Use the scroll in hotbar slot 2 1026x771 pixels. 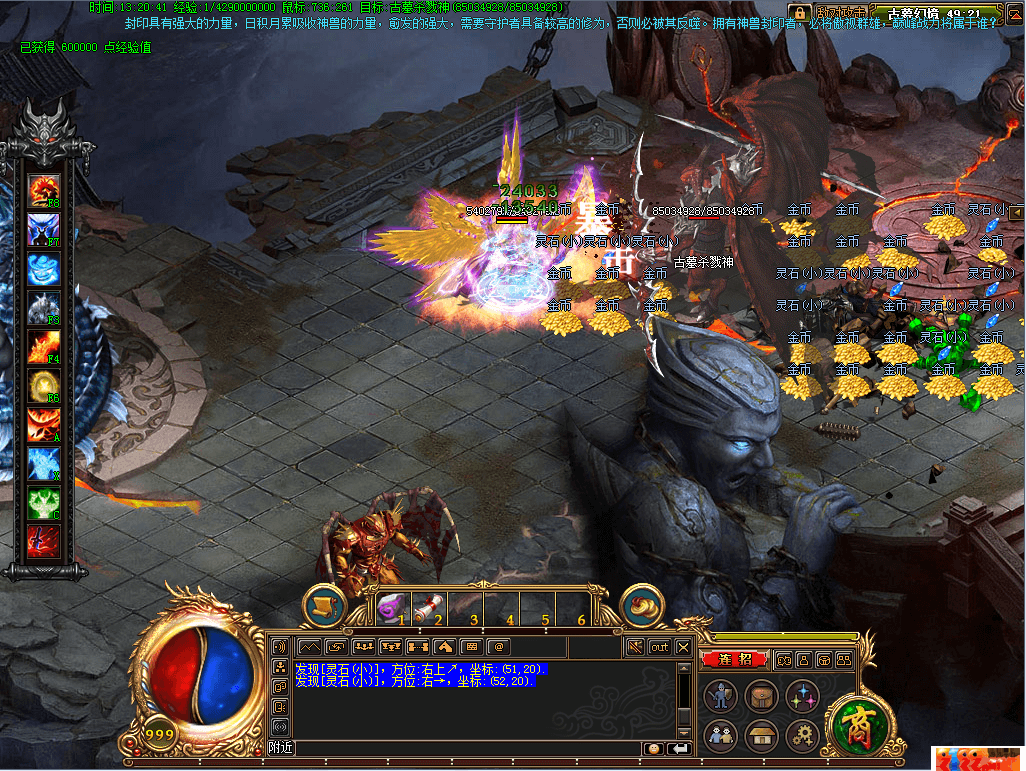point(426,606)
